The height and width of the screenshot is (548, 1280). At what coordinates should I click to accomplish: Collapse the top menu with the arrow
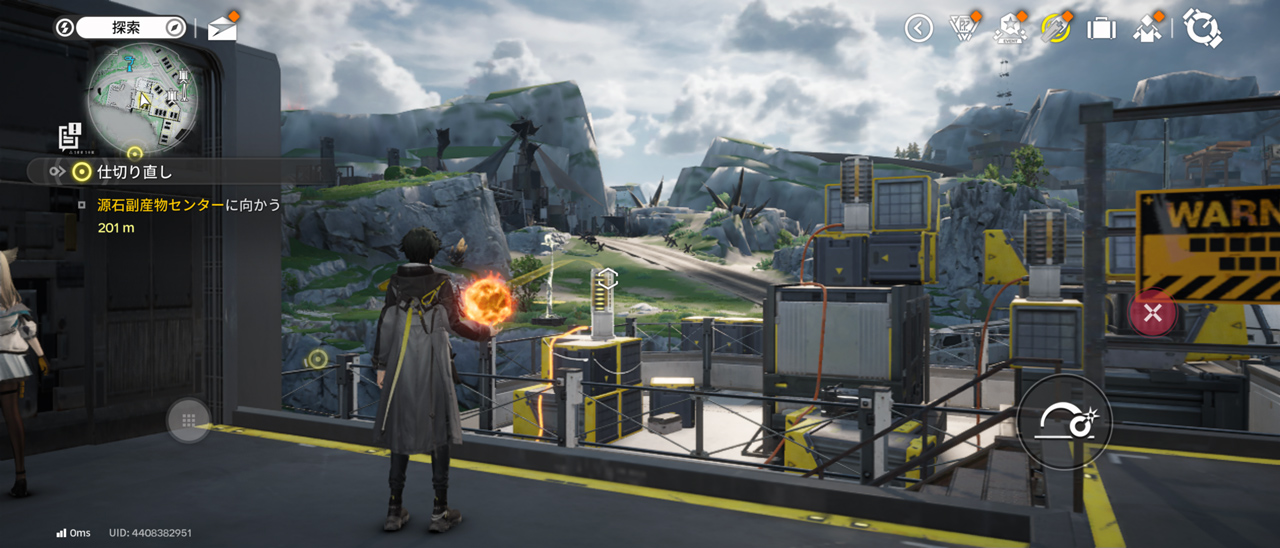coord(918,28)
